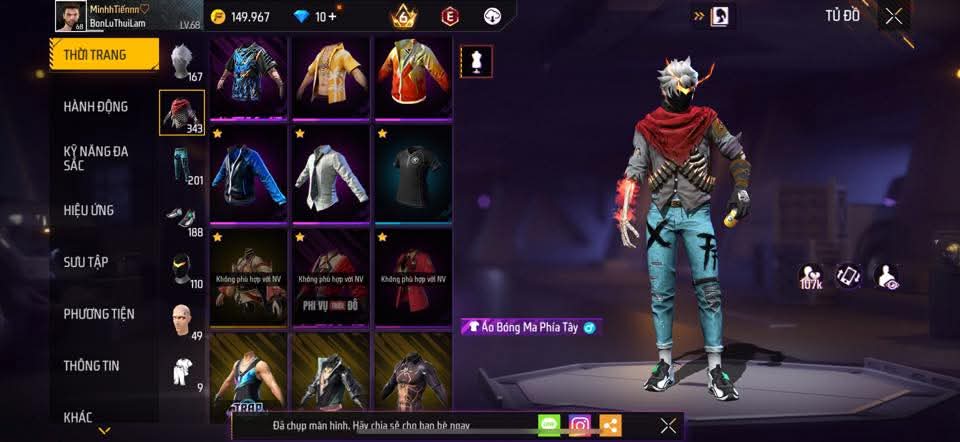
Task: Choose the plain black t-shirt item
Action: [x=413, y=170]
